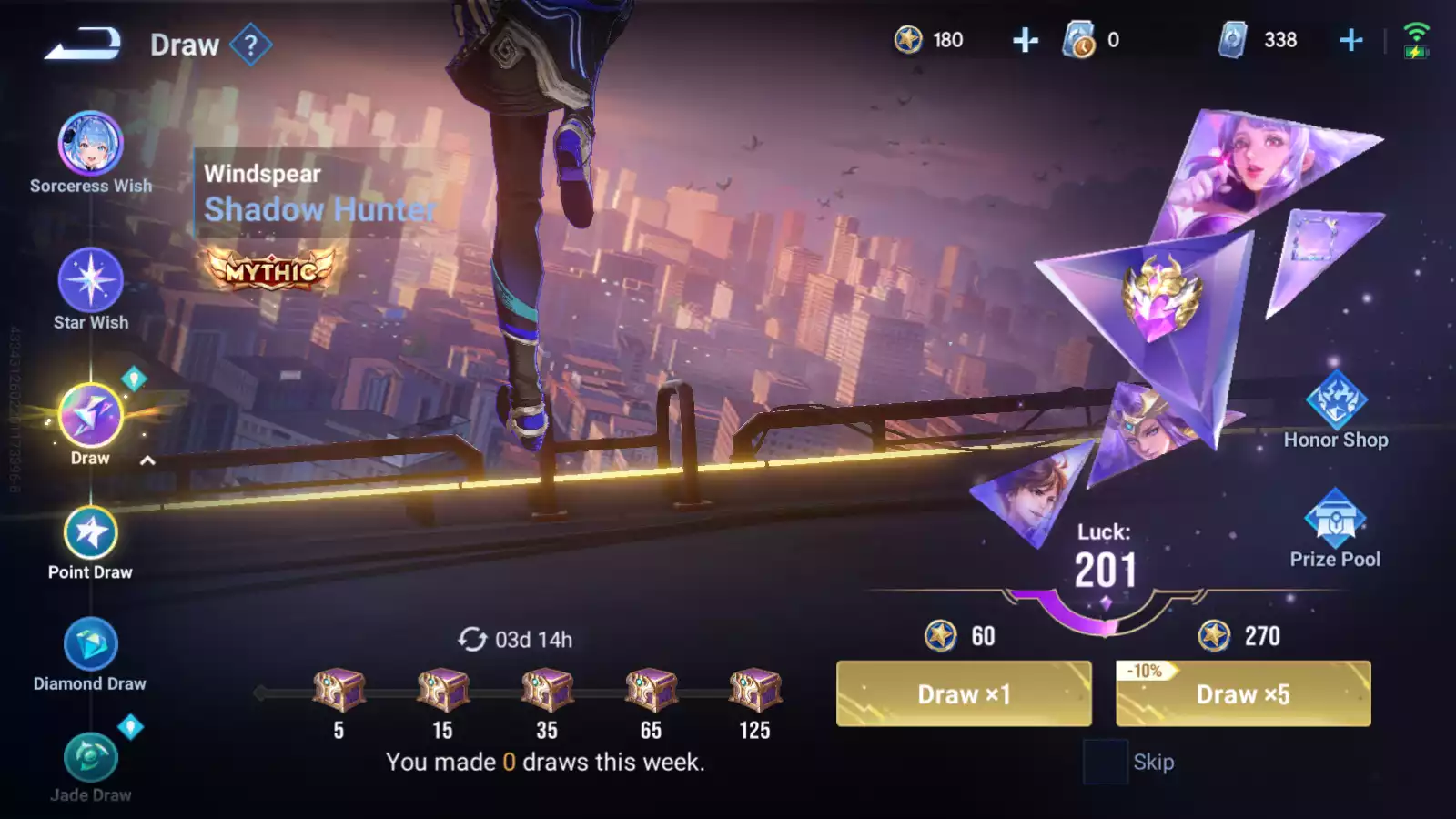Image resolution: width=1456 pixels, height=819 pixels.
Task: Open the 5-draw reward chest
Action: (x=339, y=691)
